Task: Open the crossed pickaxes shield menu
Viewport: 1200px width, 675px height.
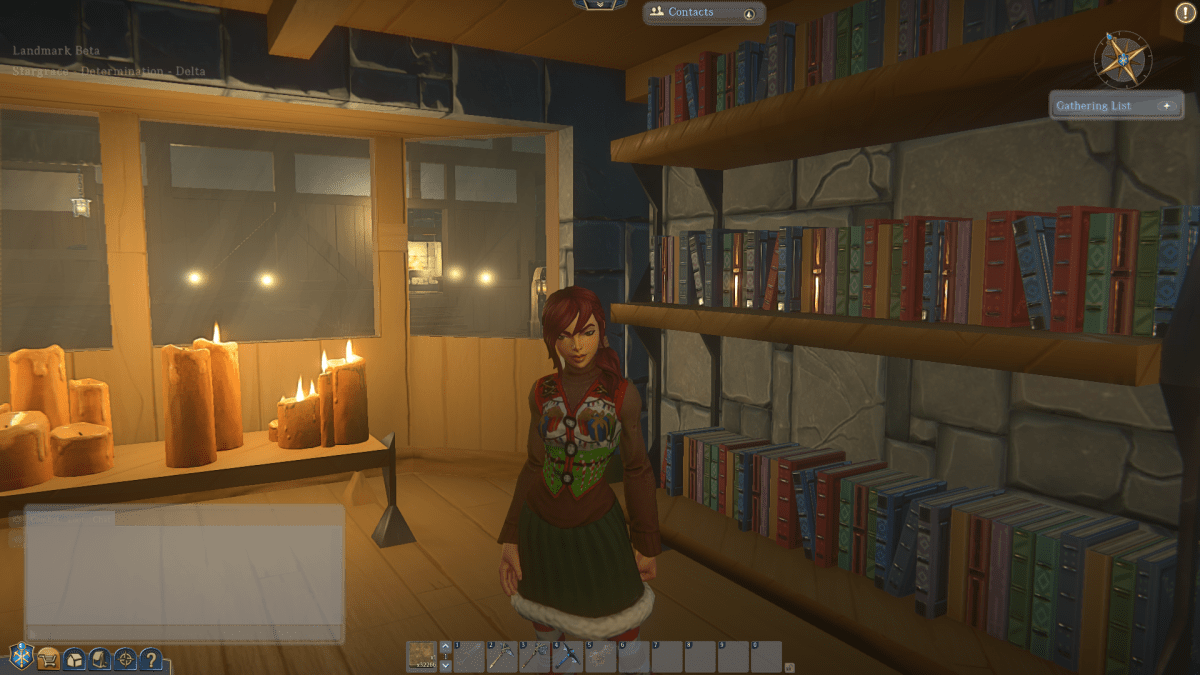Action: 21,657
